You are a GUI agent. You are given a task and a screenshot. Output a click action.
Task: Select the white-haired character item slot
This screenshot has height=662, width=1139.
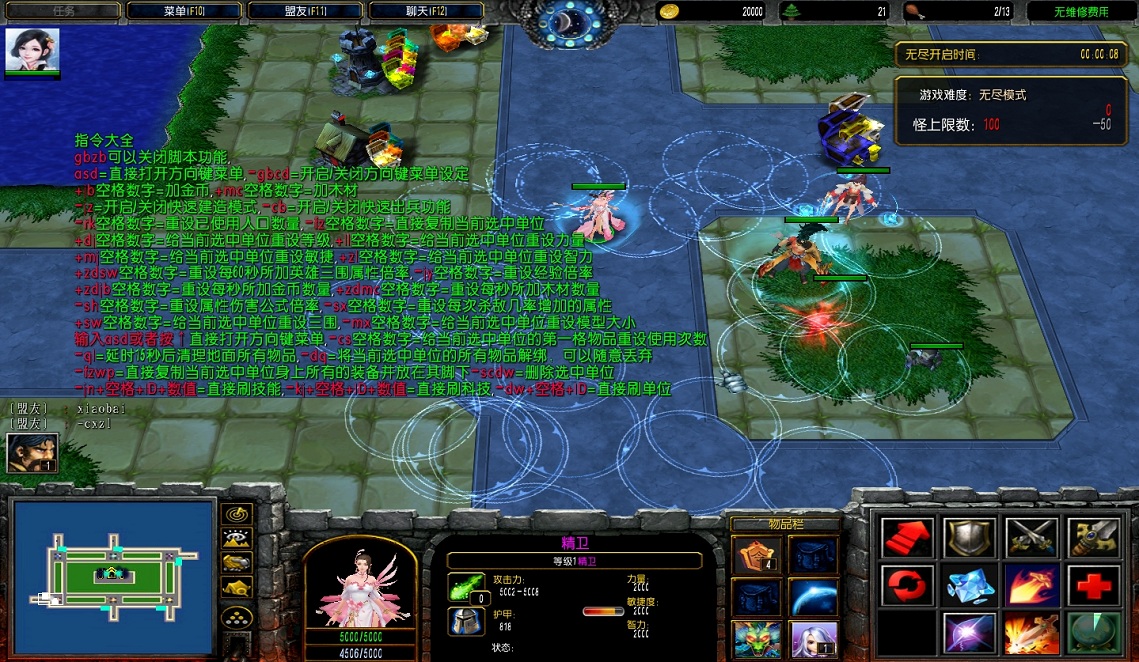(812, 638)
